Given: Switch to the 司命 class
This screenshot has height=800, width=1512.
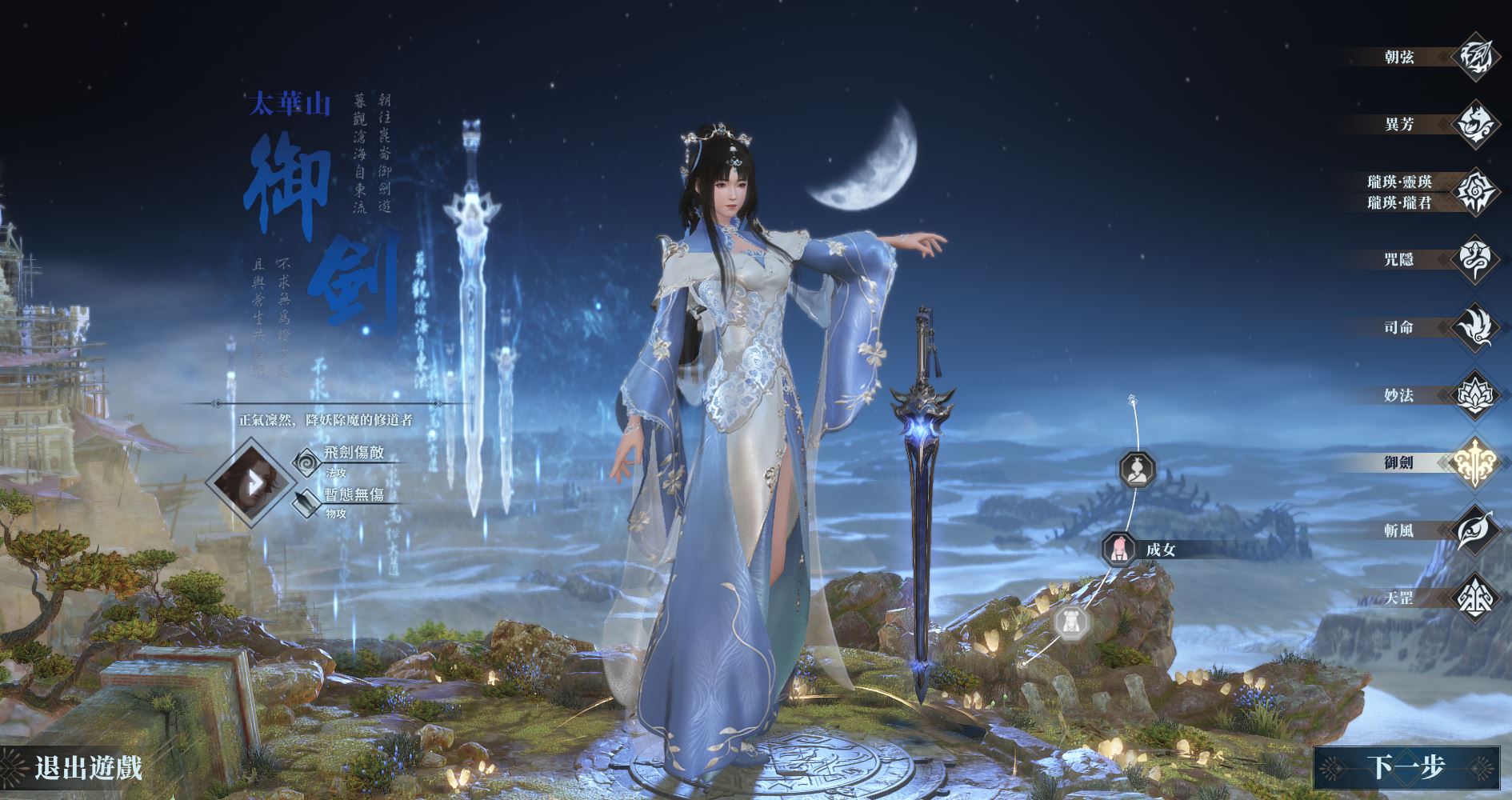Looking at the screenshot, I should tap(1474, 327).
